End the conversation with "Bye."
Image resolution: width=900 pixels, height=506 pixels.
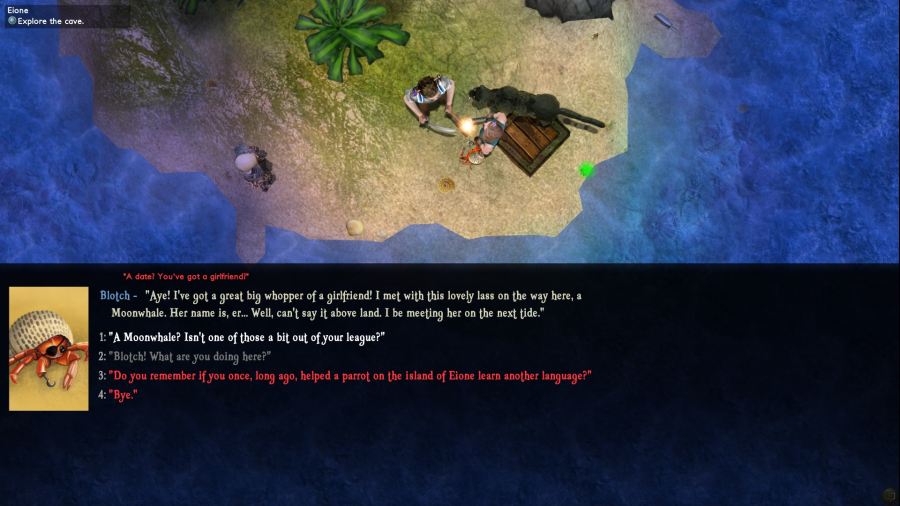(123, 395)
